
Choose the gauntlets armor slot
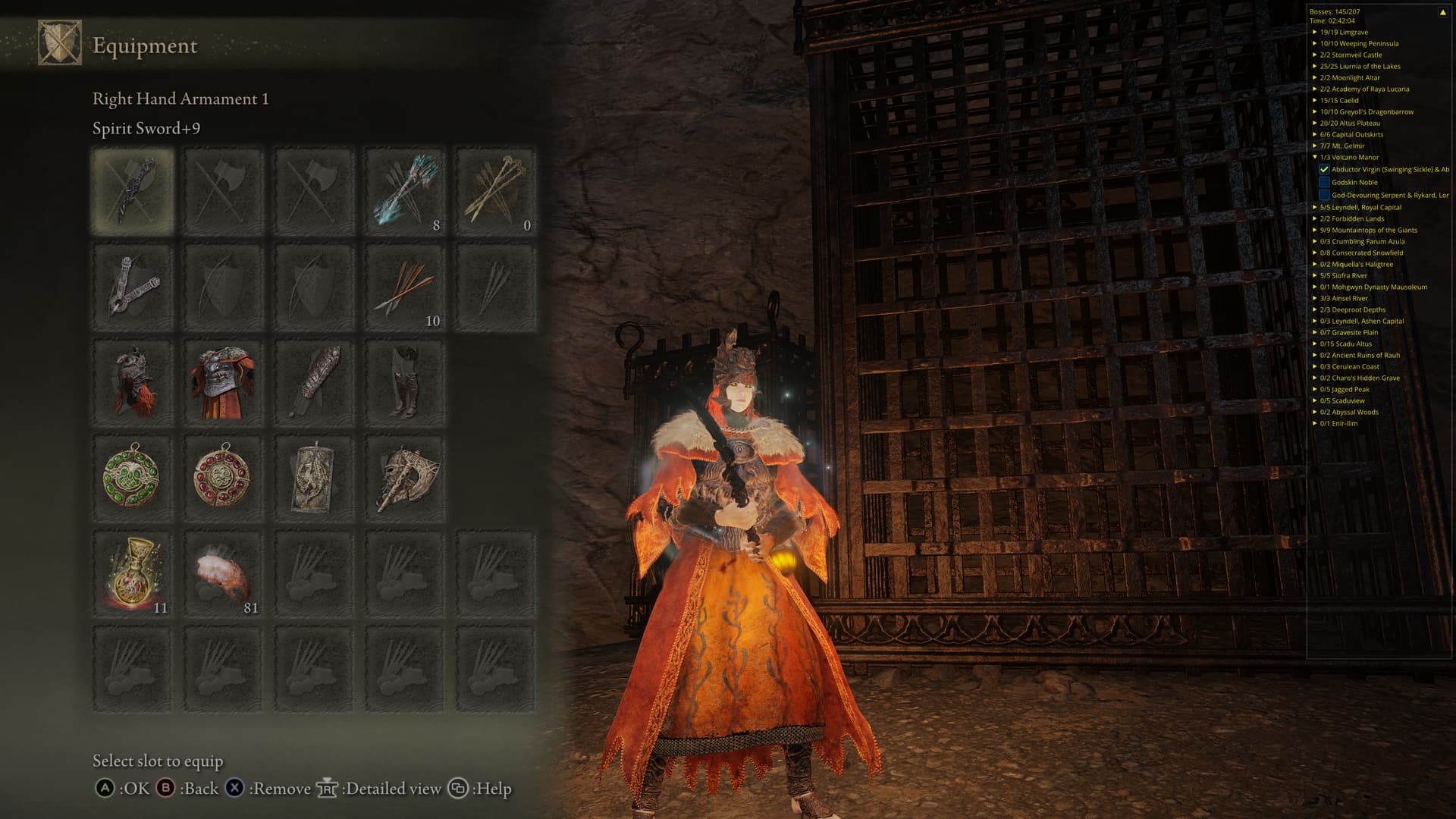pyautogui.click(x=314, y=382)
